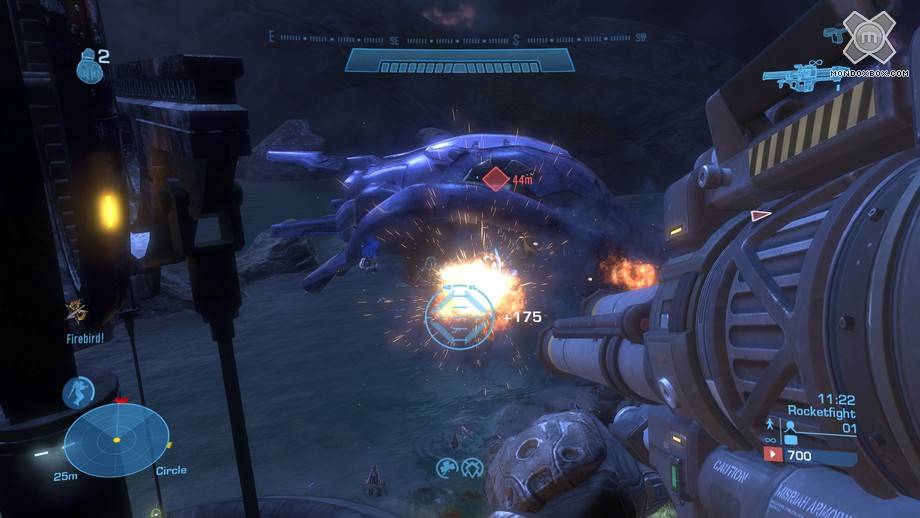Click the Firebird medal icon
The width and height of the screenshot is (920, 518).
pyautogui.click(x=75, y=312)
